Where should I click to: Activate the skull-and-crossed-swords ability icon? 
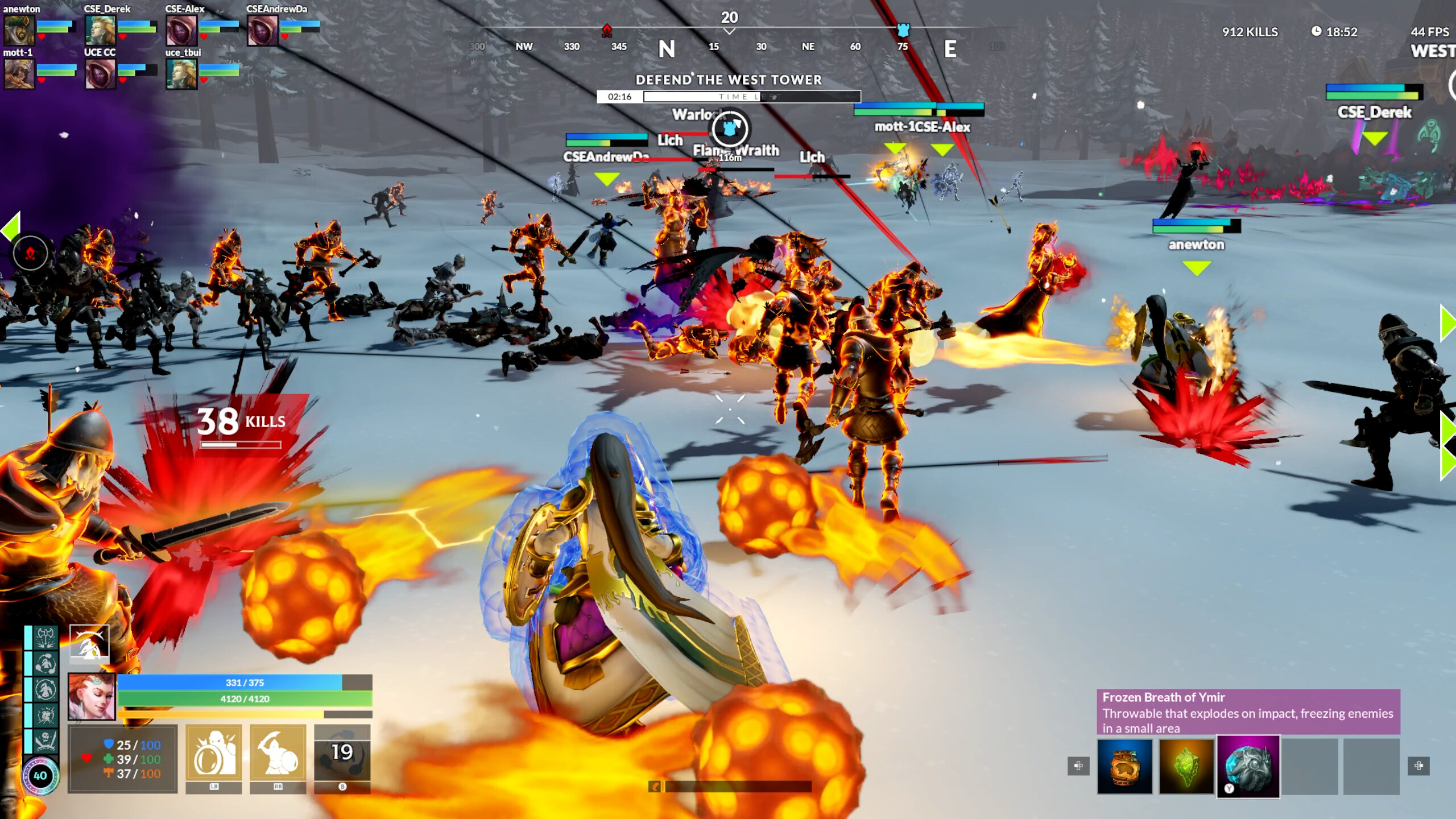(x=45, y=742)
